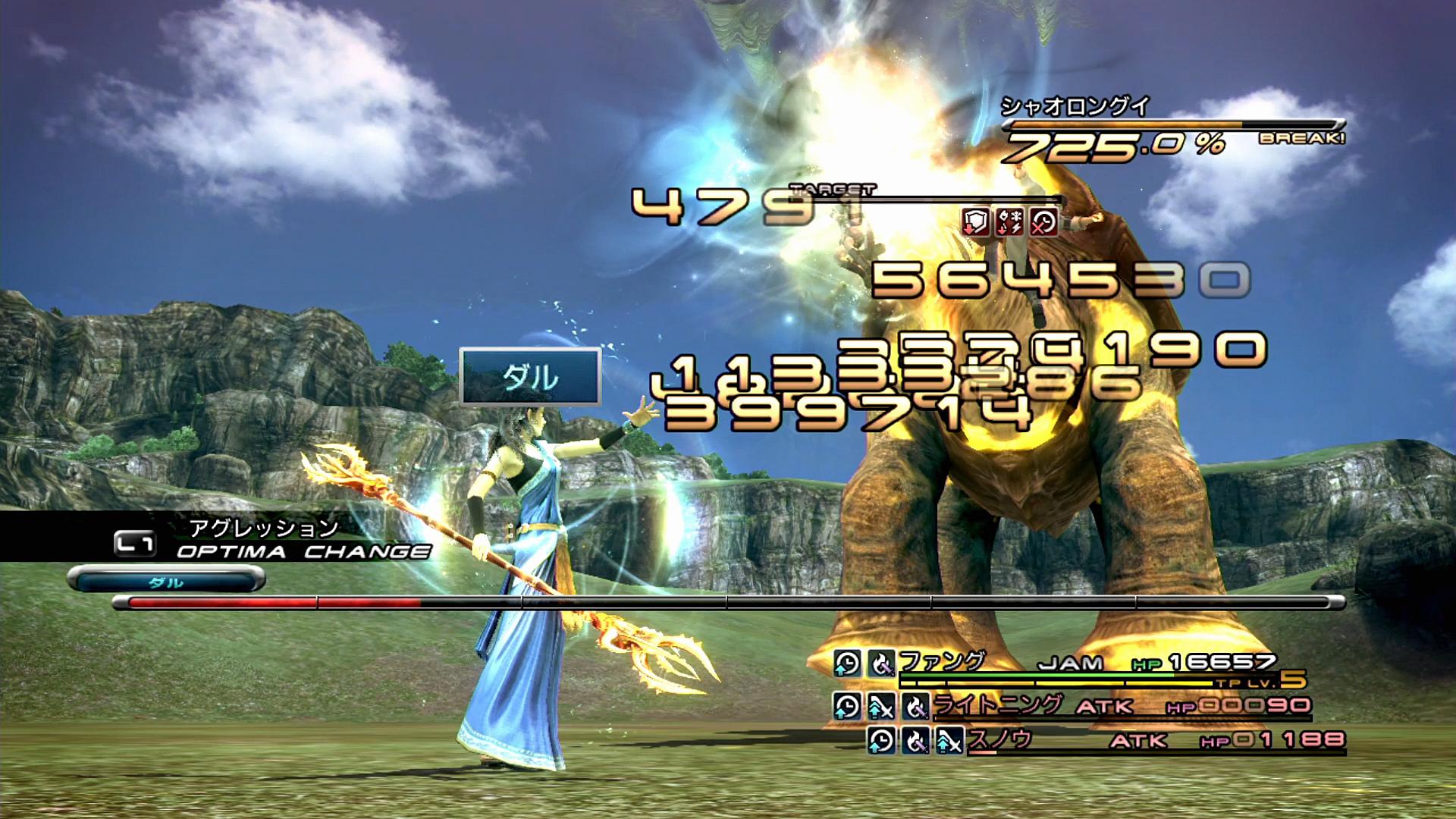This screenshot has height=819, width=1456.
Task: Select party leader ファング in the party list
Action: tap(942, 663)
